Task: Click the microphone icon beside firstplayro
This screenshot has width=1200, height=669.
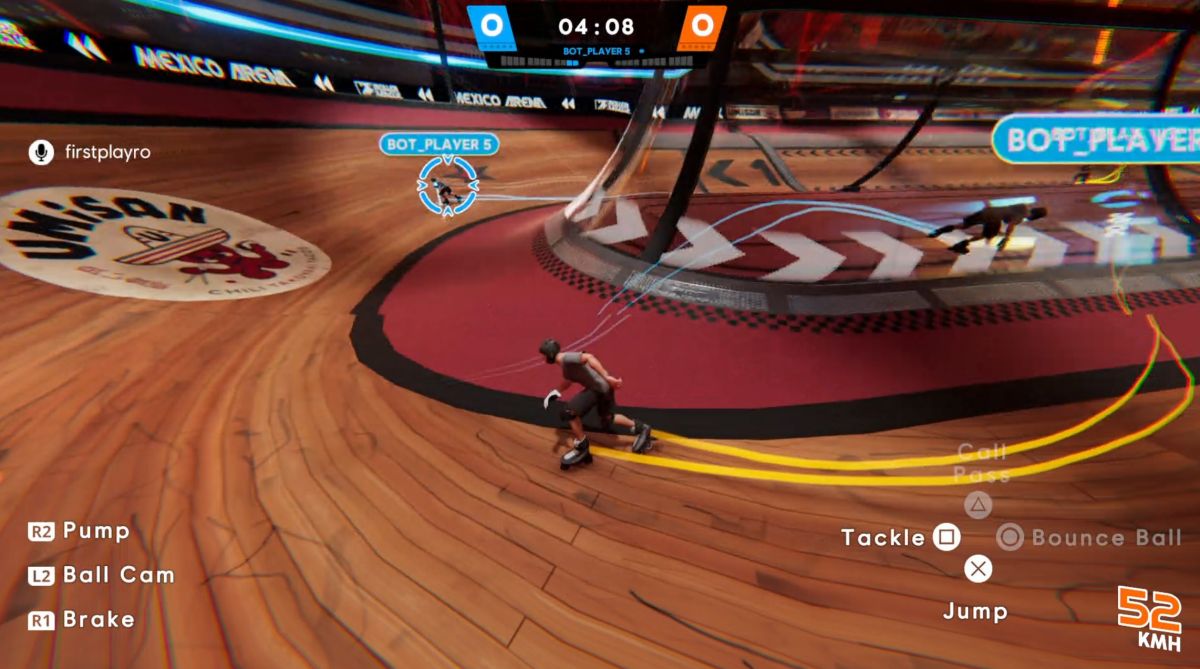Action: click(x=41, y=152)
